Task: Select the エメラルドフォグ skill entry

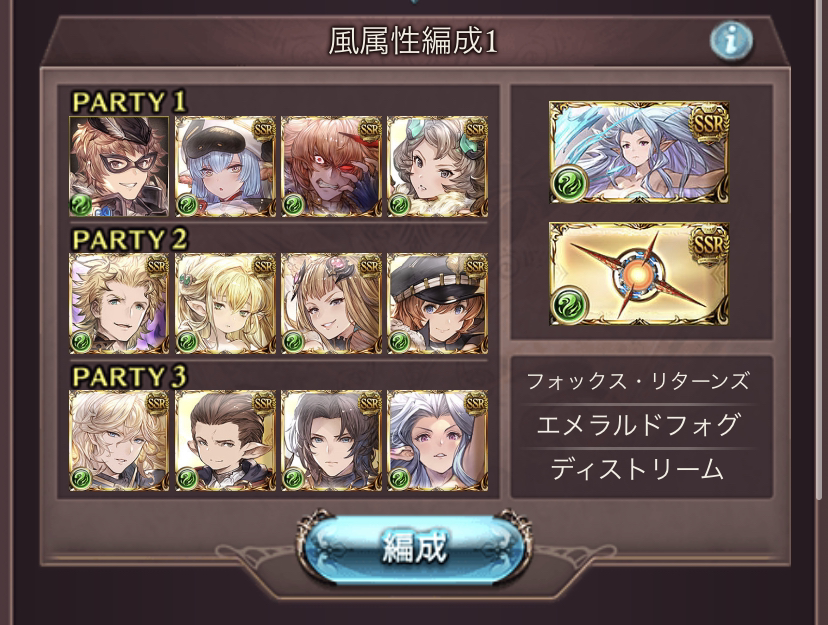Action: point(638,425)
